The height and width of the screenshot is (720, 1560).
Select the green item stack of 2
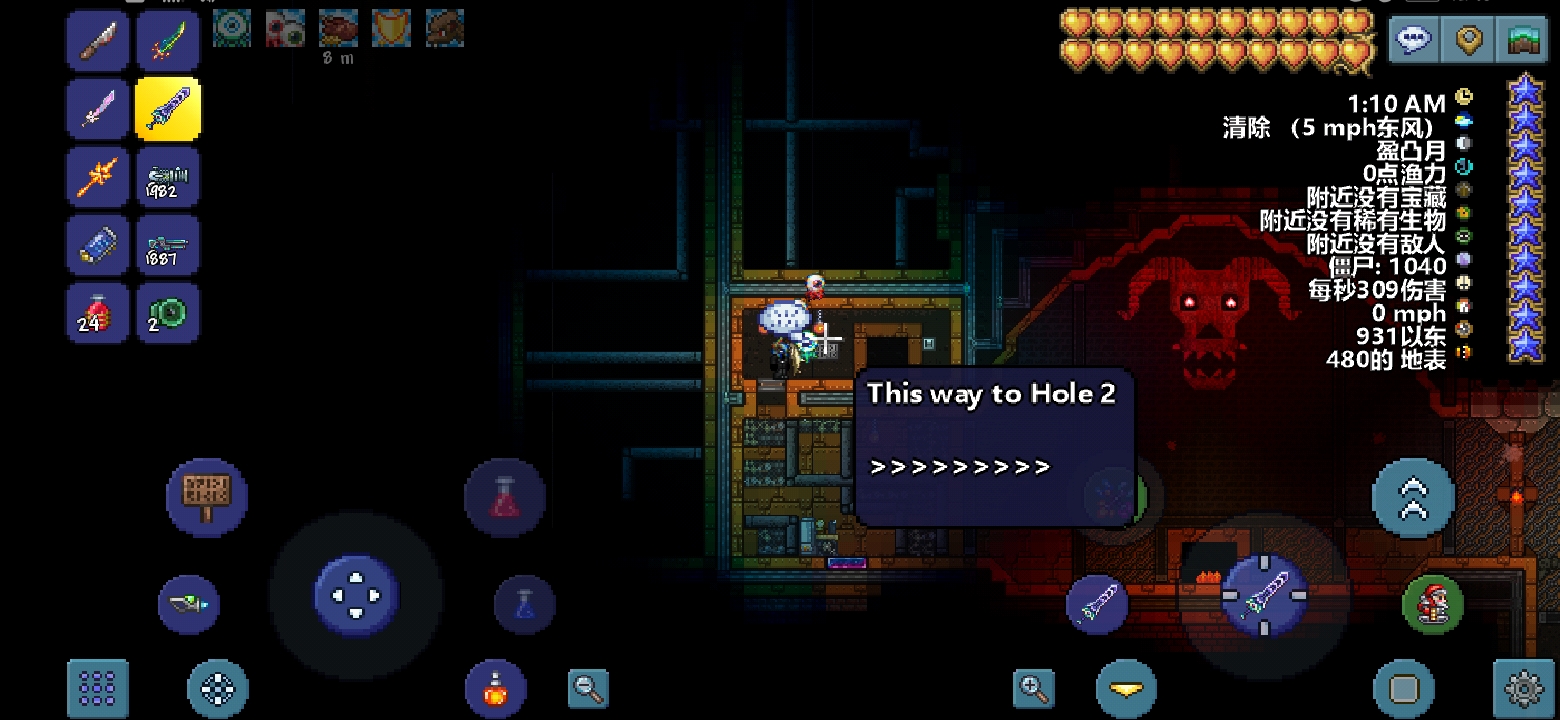coord(167,313)
